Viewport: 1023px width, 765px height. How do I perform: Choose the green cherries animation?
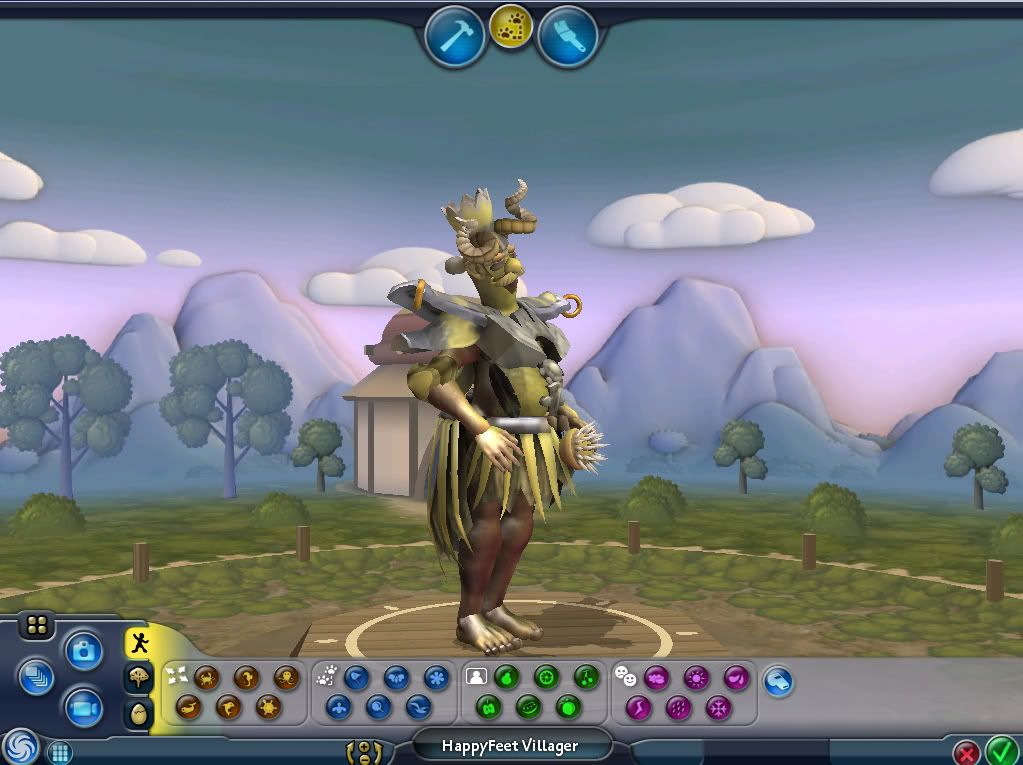click(x=584, y=678)
